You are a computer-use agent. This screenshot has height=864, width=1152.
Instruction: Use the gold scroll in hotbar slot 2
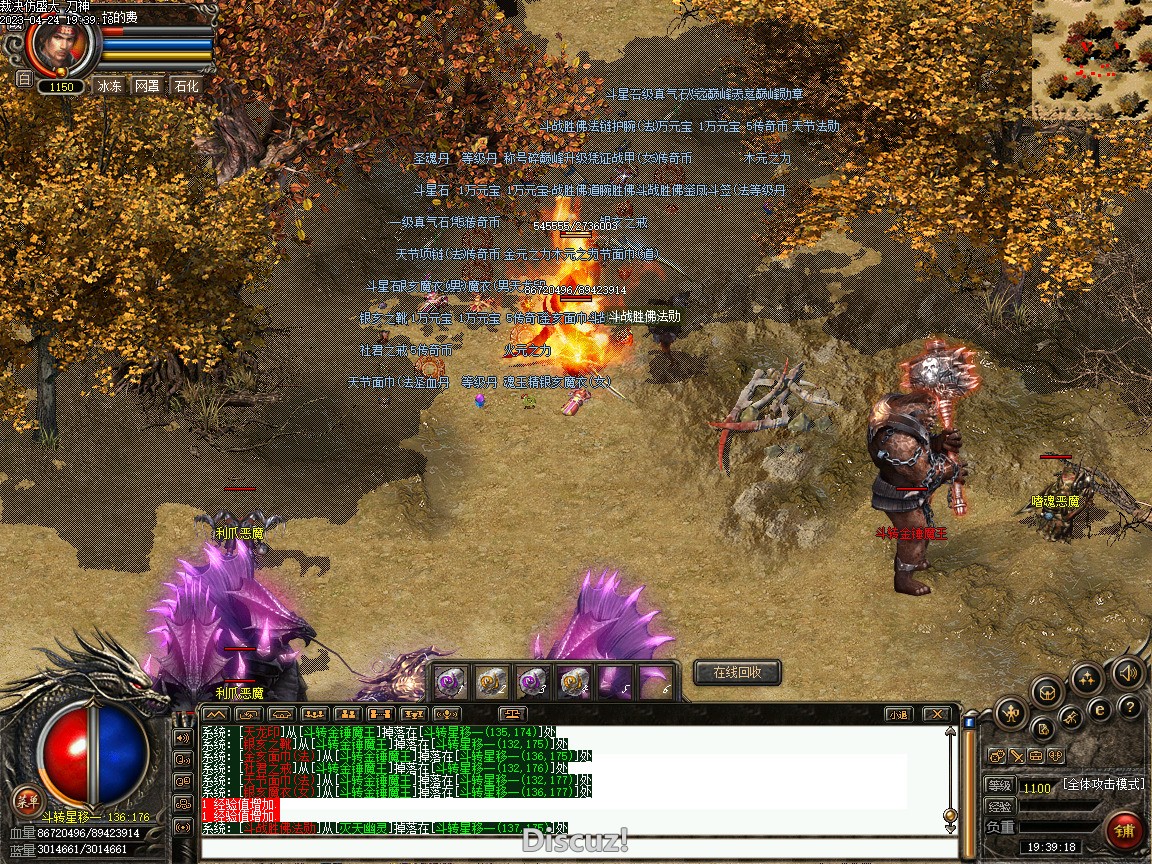click(490, 682)
